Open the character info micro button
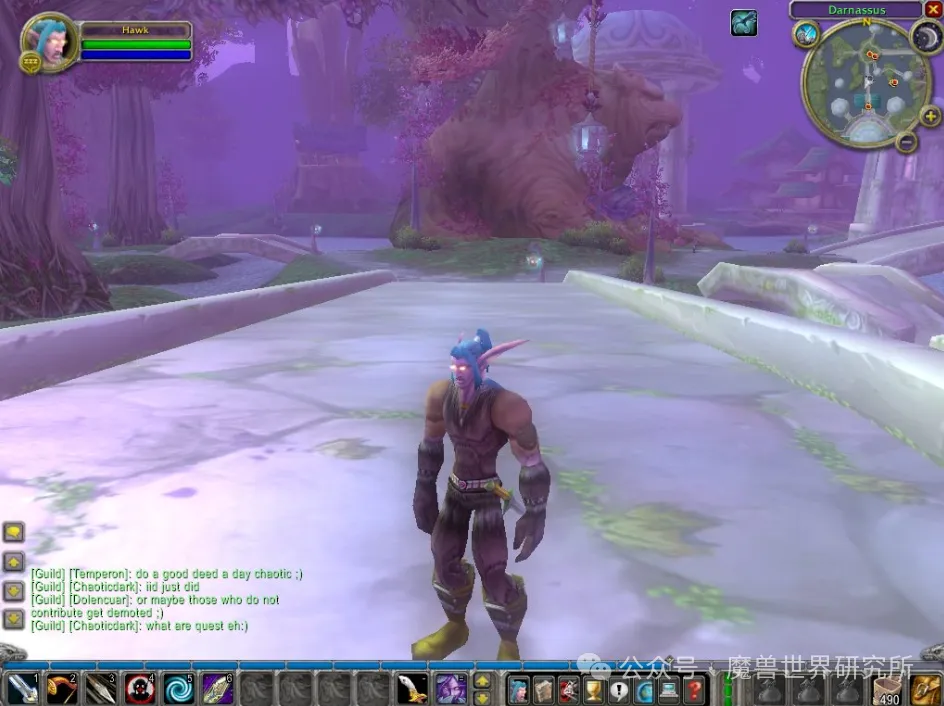Screen dimensions: 944x706 tap(519, 689)
